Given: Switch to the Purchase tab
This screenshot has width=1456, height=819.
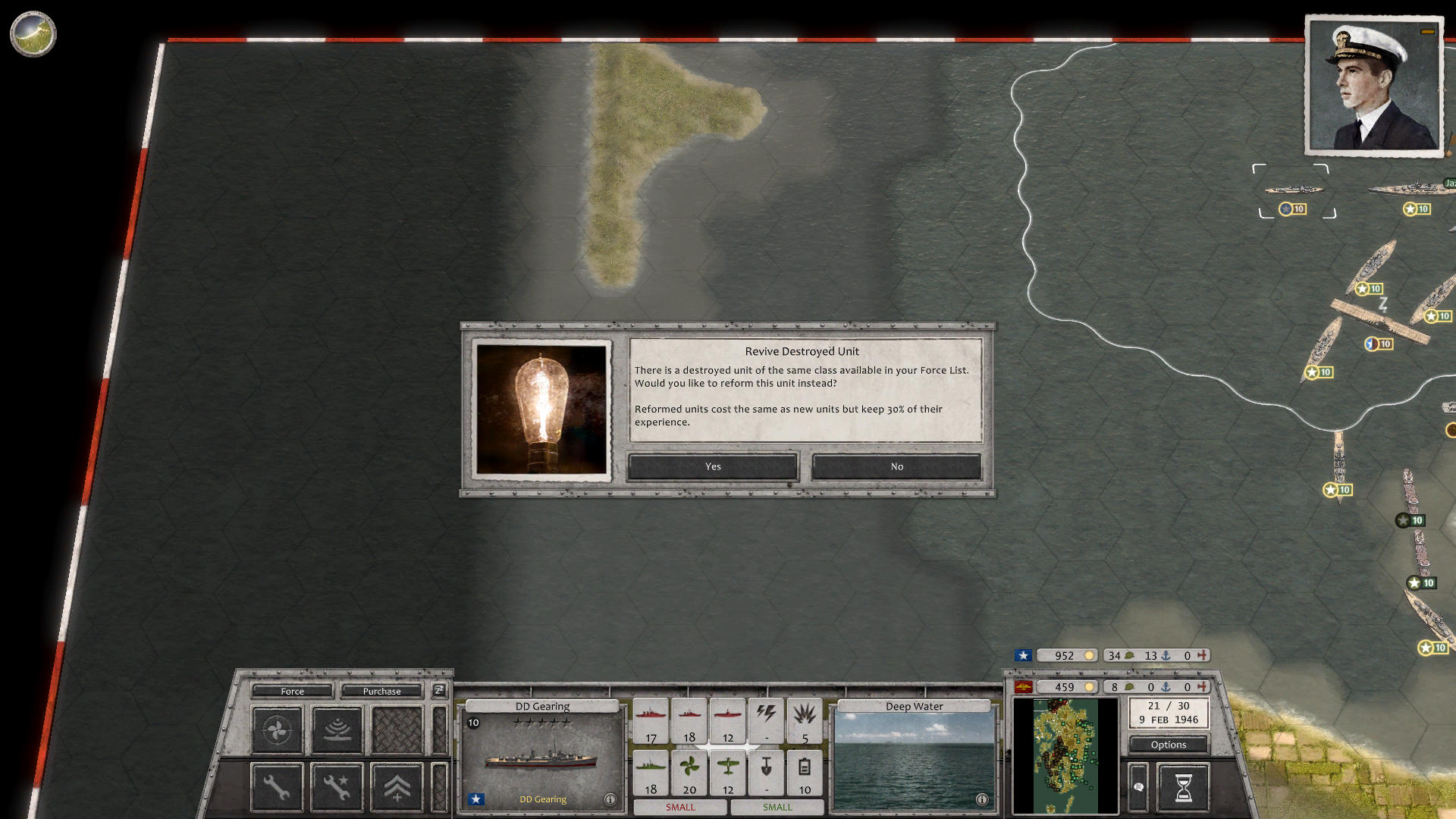Looking at the screenshot, I should coord(381,691).
